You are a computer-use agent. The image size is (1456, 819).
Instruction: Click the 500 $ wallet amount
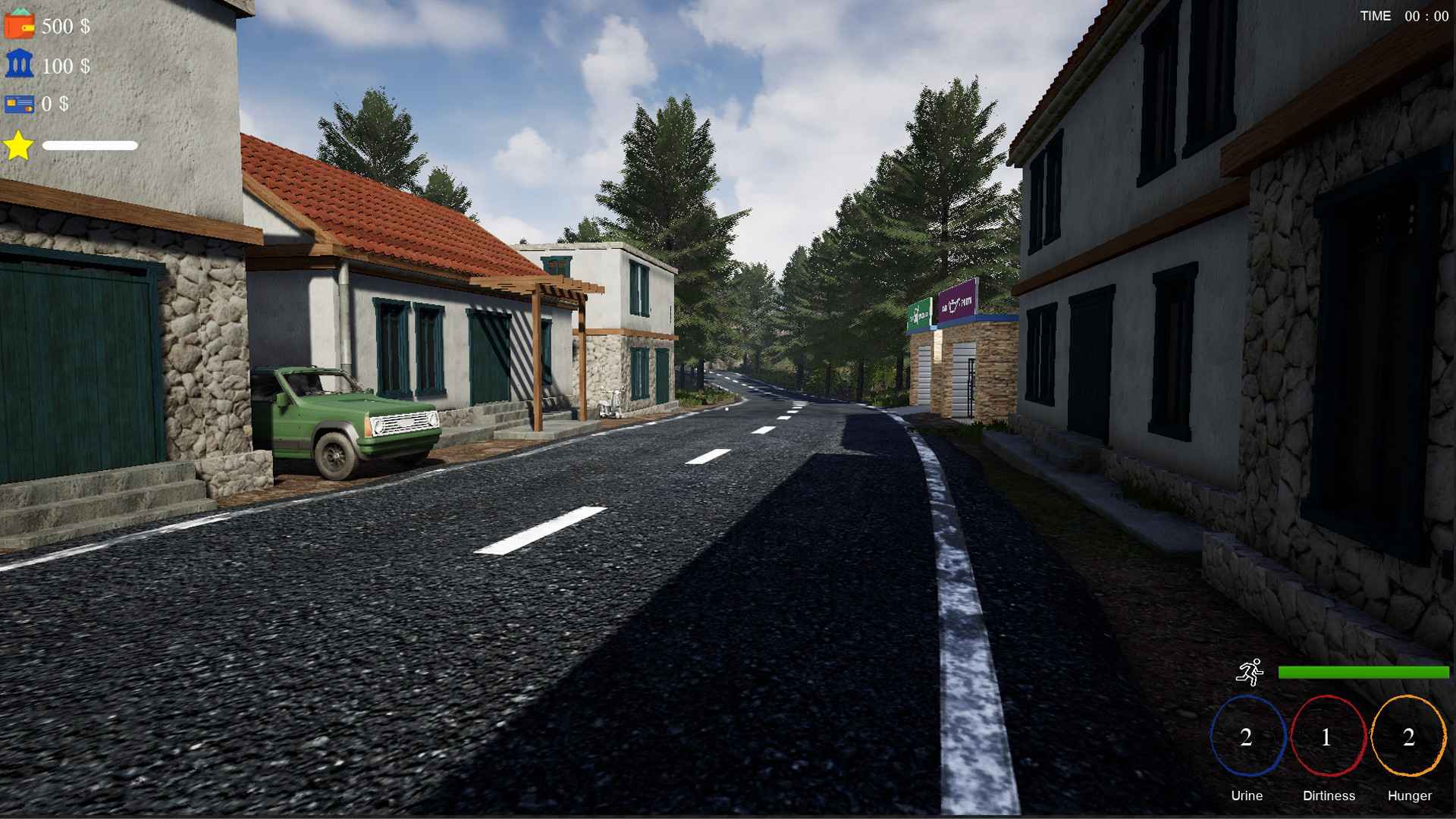click(64, 25)
